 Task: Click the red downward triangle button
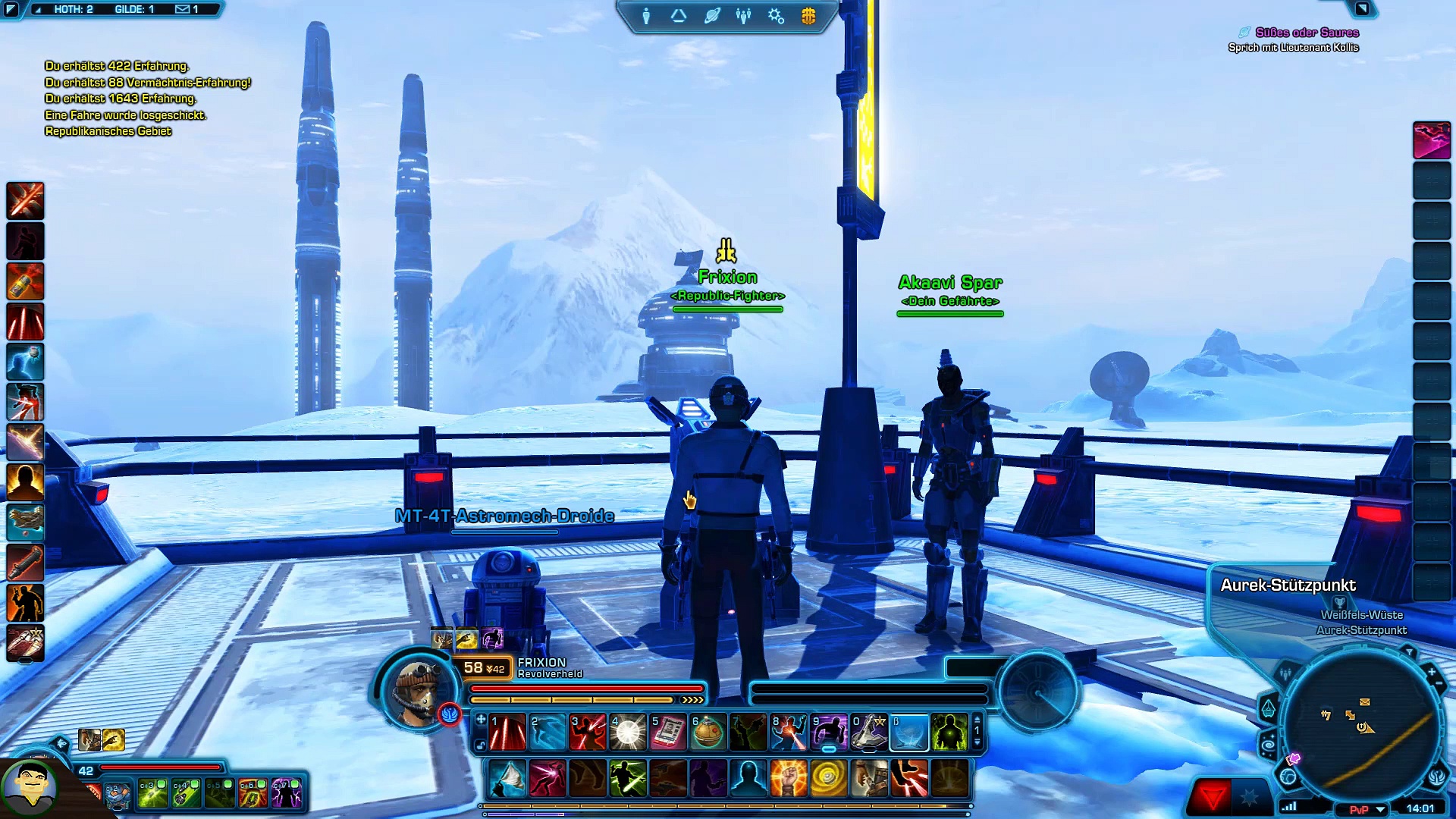click(x=1212, y=798)
